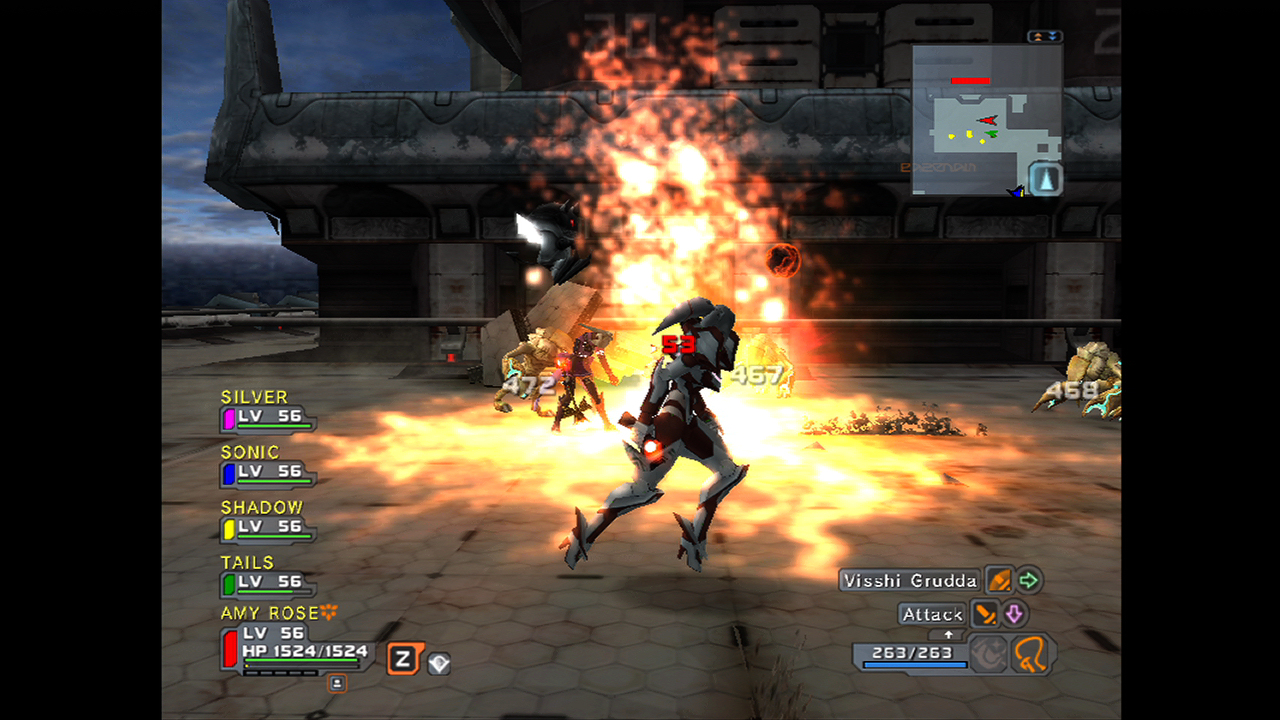The width and height of the screenshot is (1280, 720).
Task: Activate the Visshi Grudda photon art
Action: (909, 580)
